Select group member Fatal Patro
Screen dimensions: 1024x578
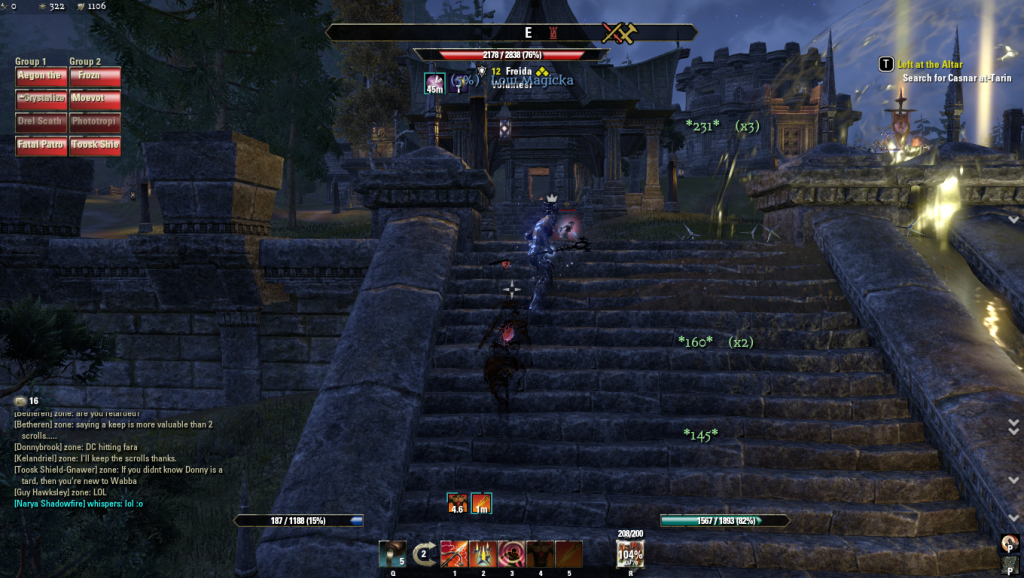40,145
